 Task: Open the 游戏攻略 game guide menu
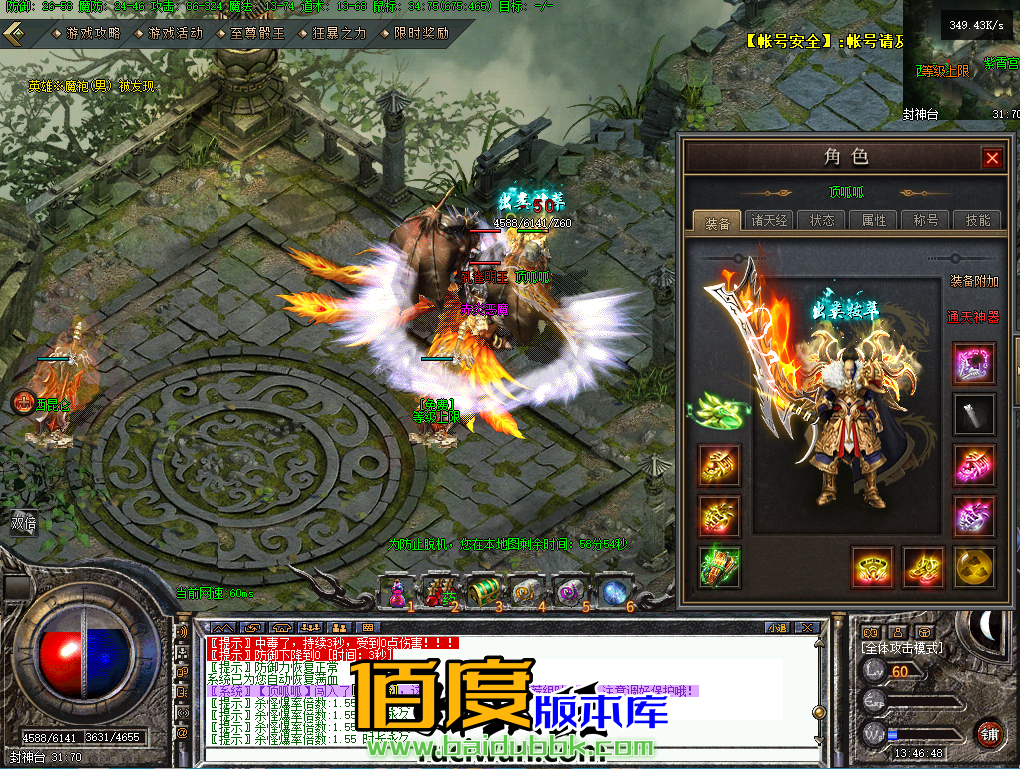coord(86,33)
